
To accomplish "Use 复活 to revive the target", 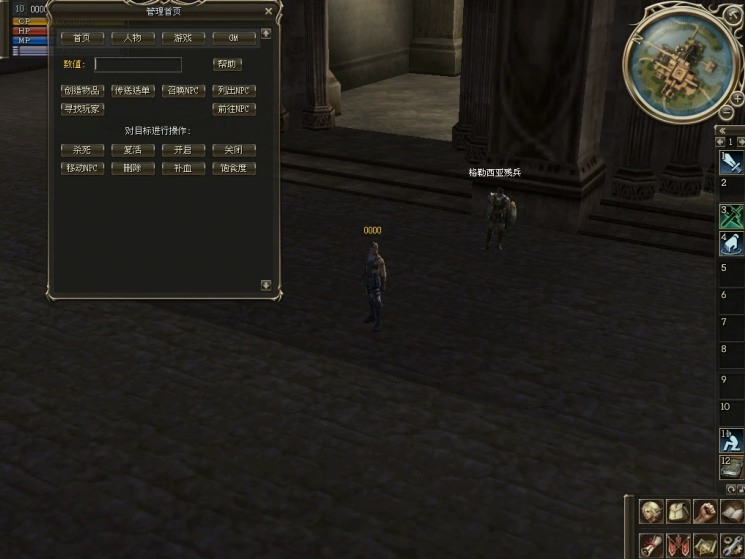I will pos(133,150).
